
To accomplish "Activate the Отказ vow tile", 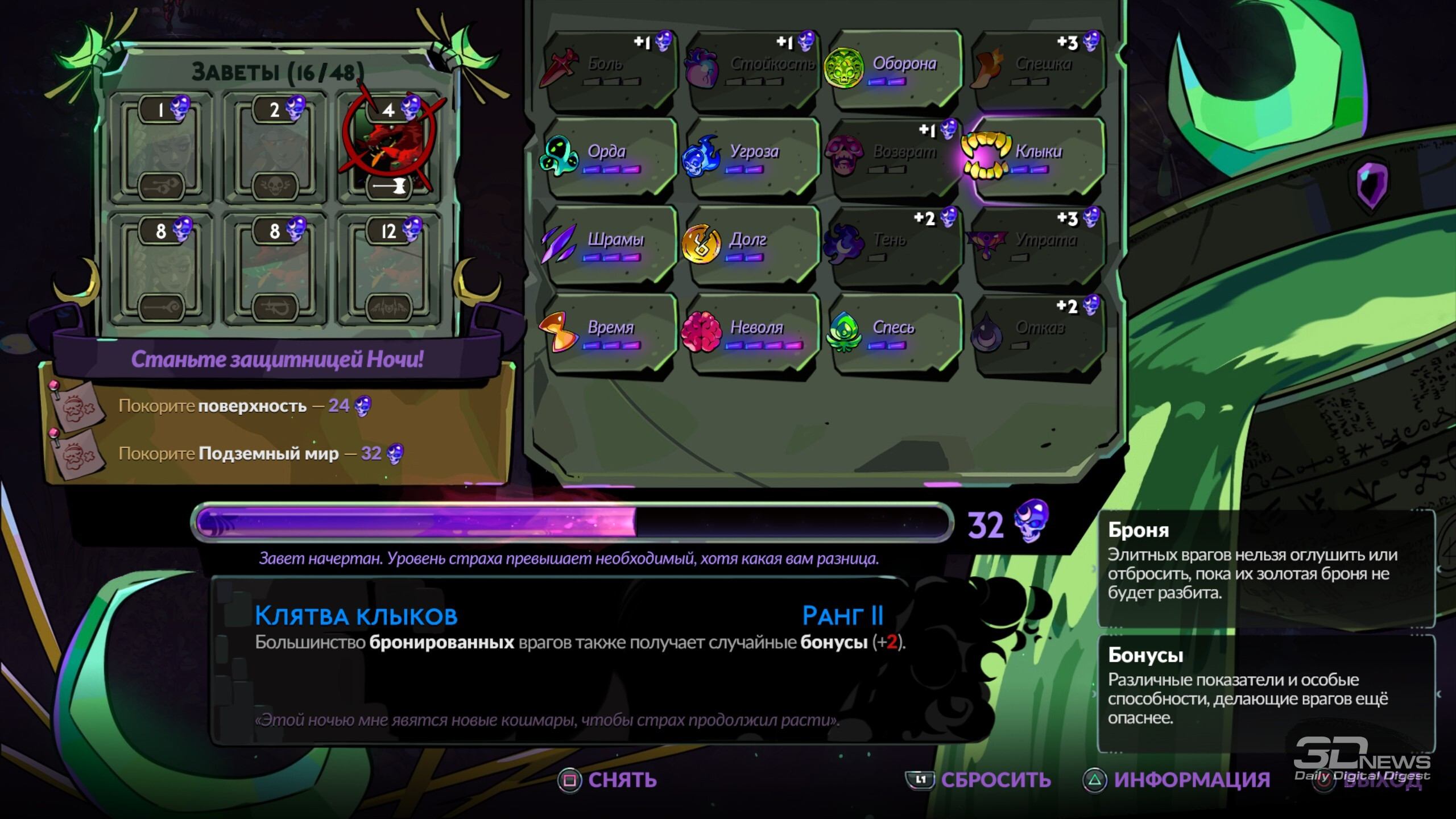I will click(1037, 334).
